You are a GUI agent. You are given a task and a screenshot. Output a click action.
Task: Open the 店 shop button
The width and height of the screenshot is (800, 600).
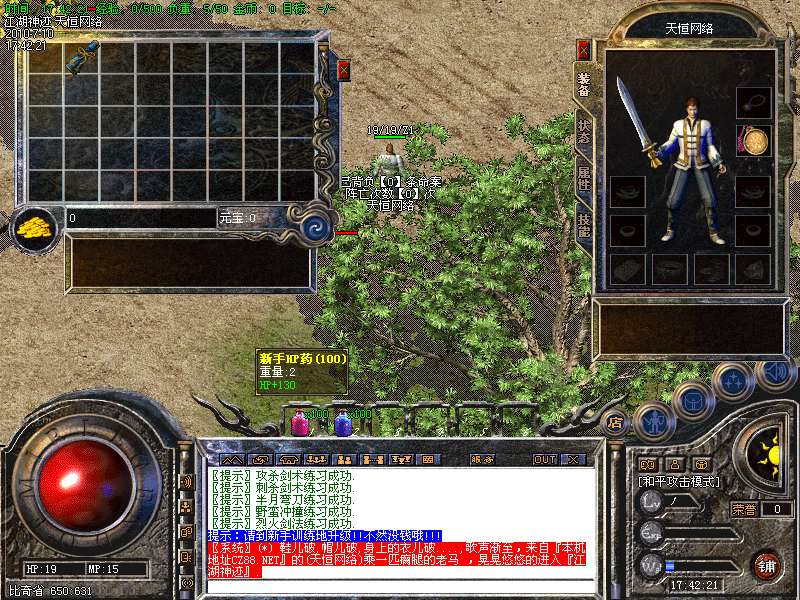click(615, 423)
